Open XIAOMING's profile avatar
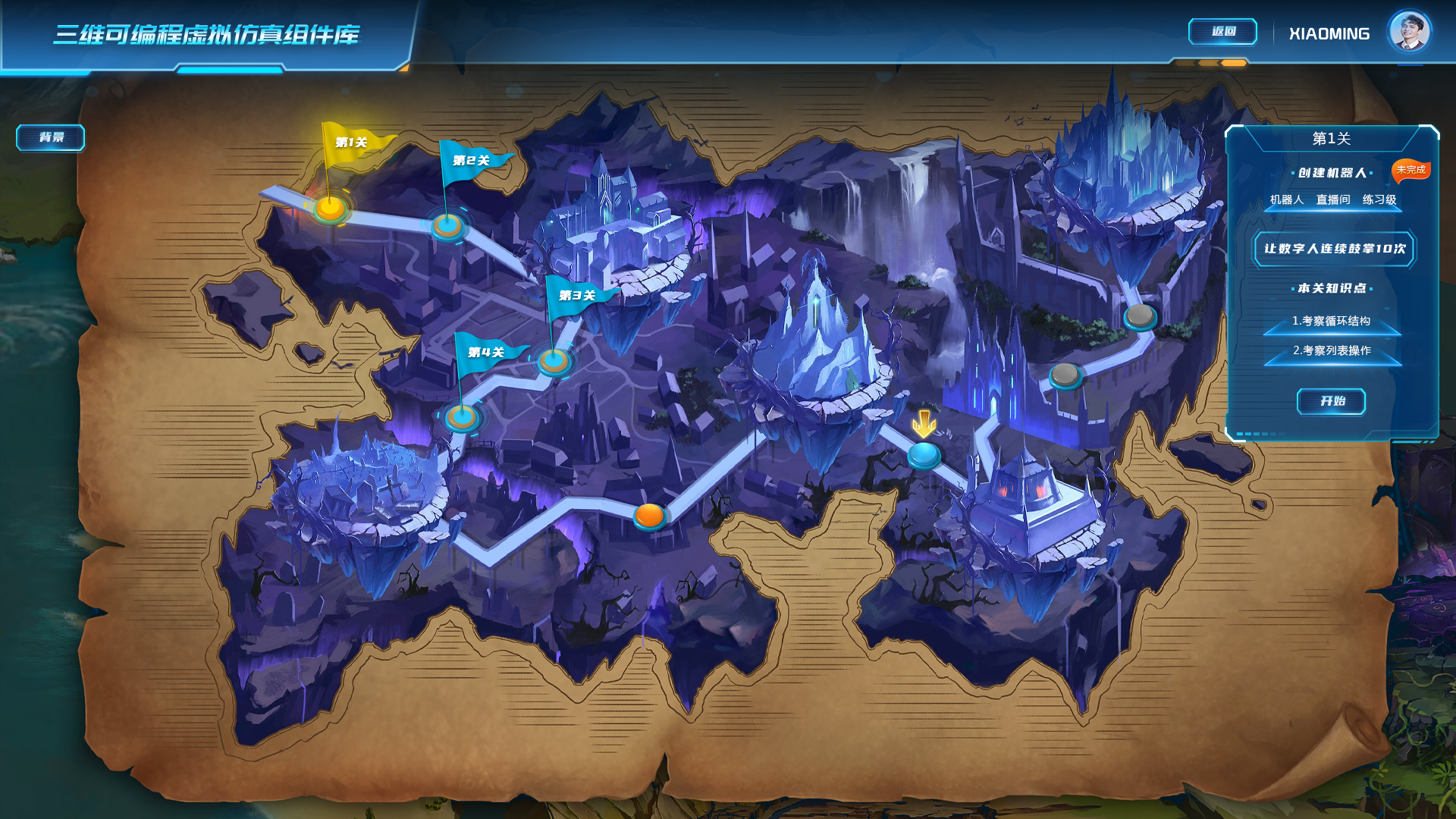This screenshot has height=819, width=1456. tap(1409, 33)
